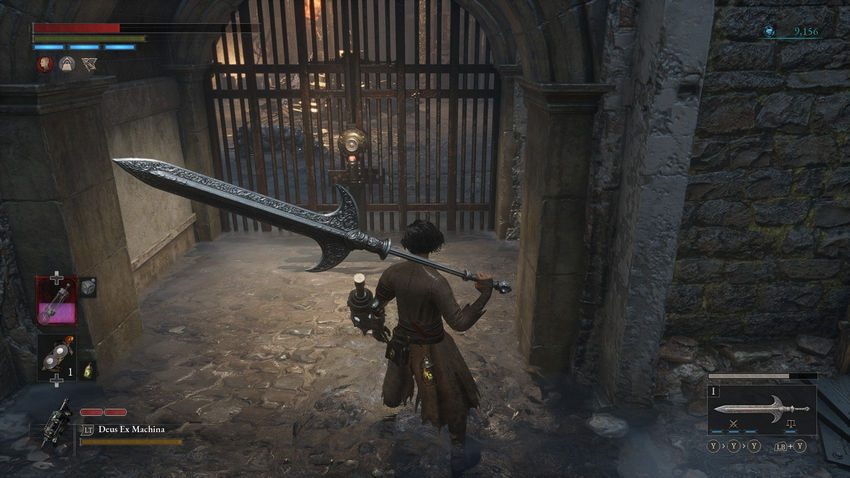Click the triangular blade buff icon
Viewport: 850px width, 478px height.
pos(89,64)
